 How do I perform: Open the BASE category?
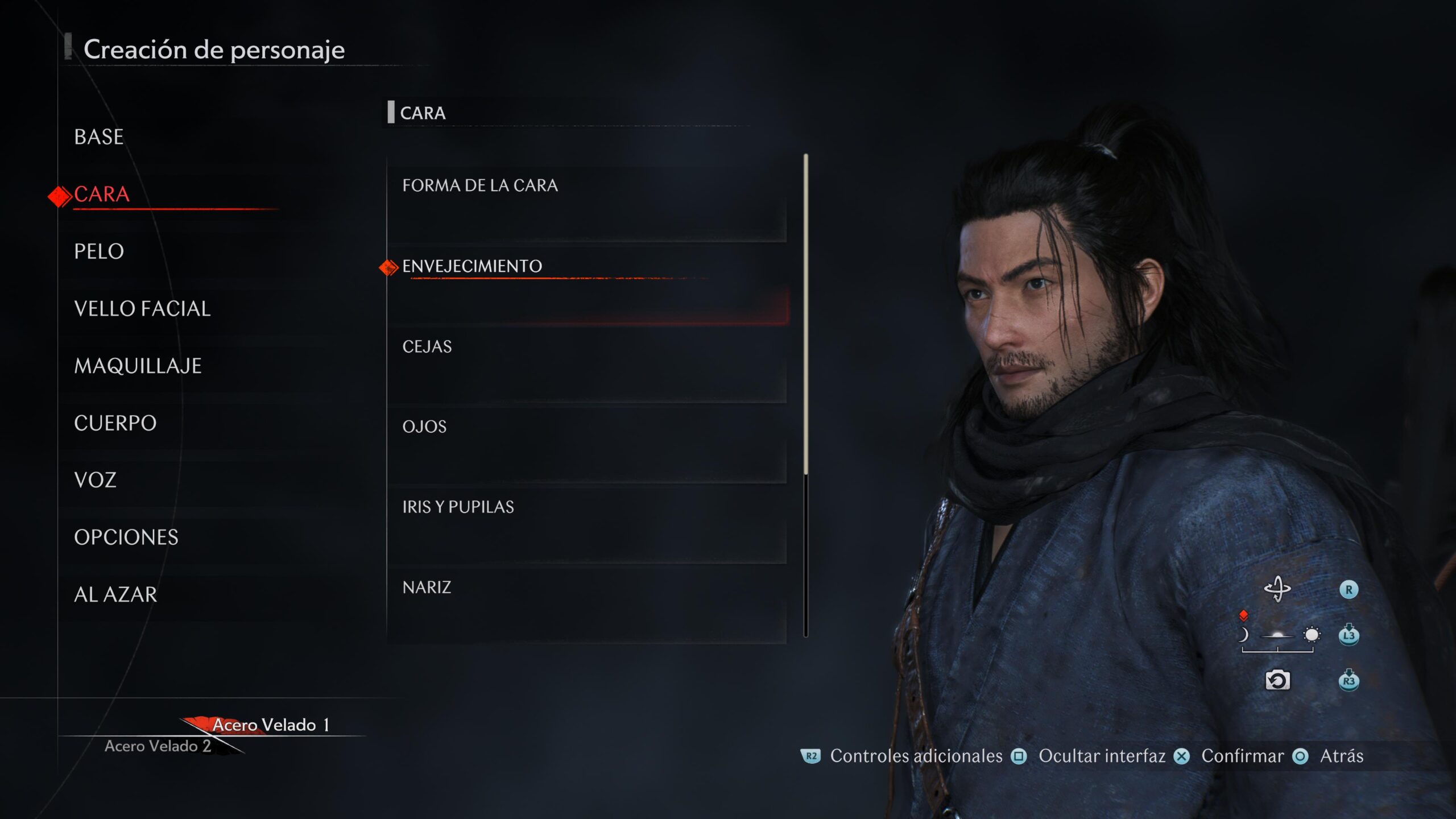99,137
